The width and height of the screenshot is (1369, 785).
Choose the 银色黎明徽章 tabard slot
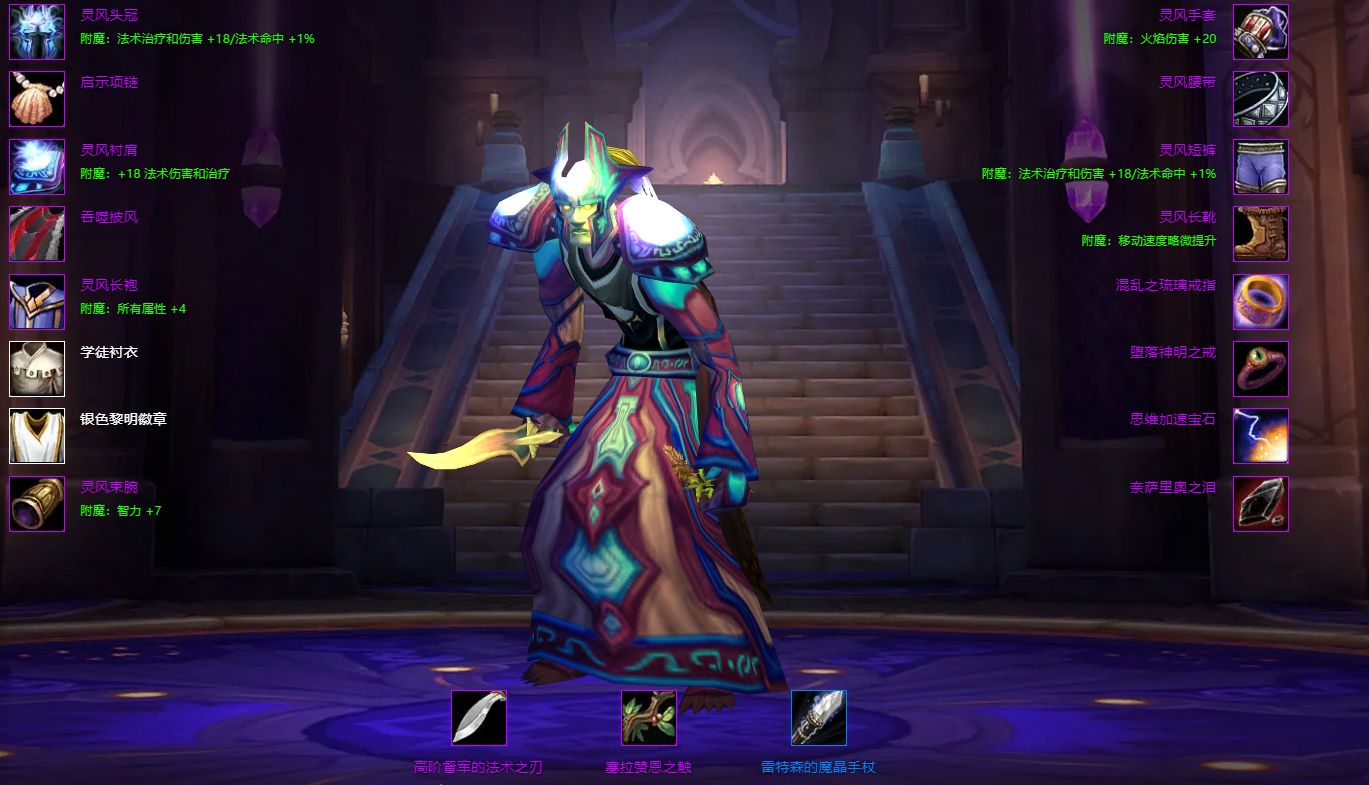point(37,436)
